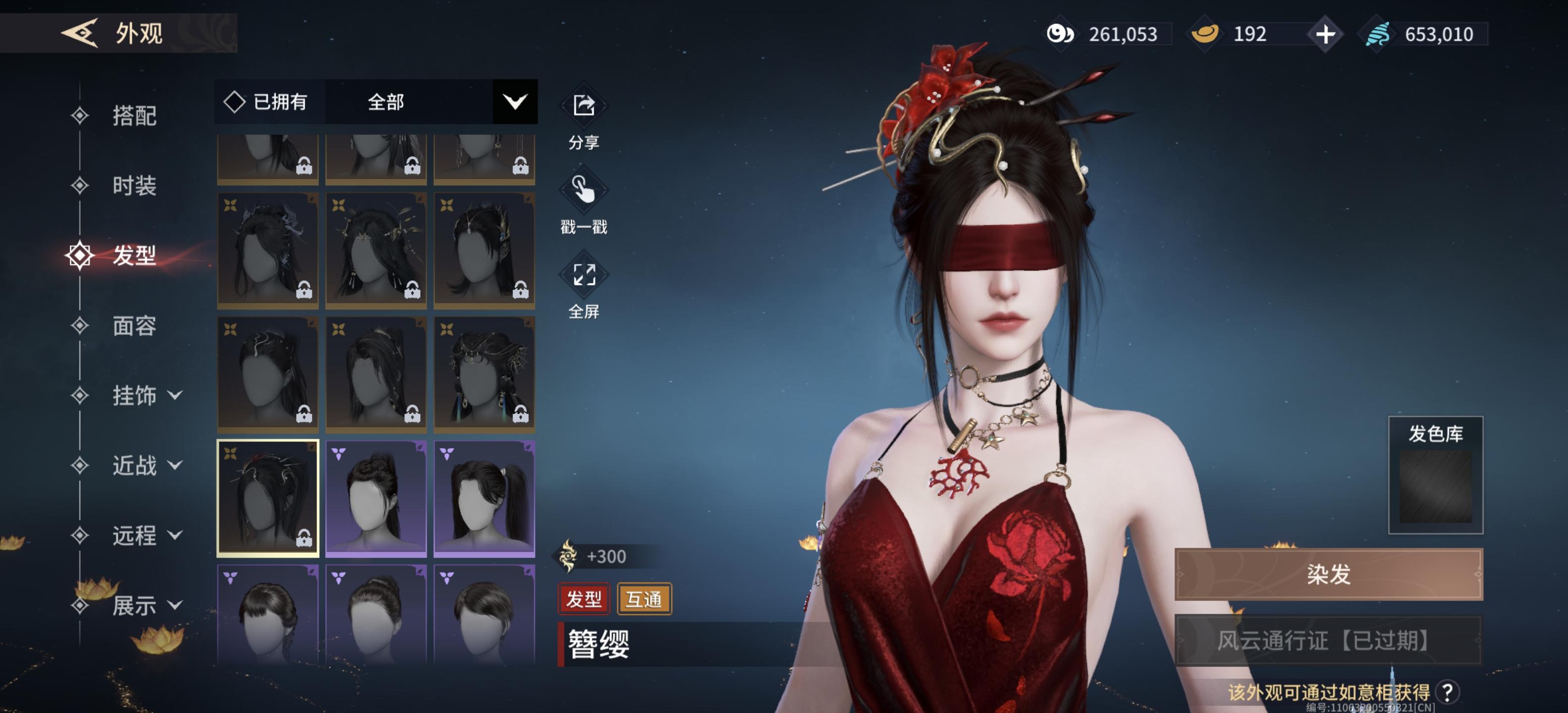Choose the purple high ponytail hairstyle

484,498
